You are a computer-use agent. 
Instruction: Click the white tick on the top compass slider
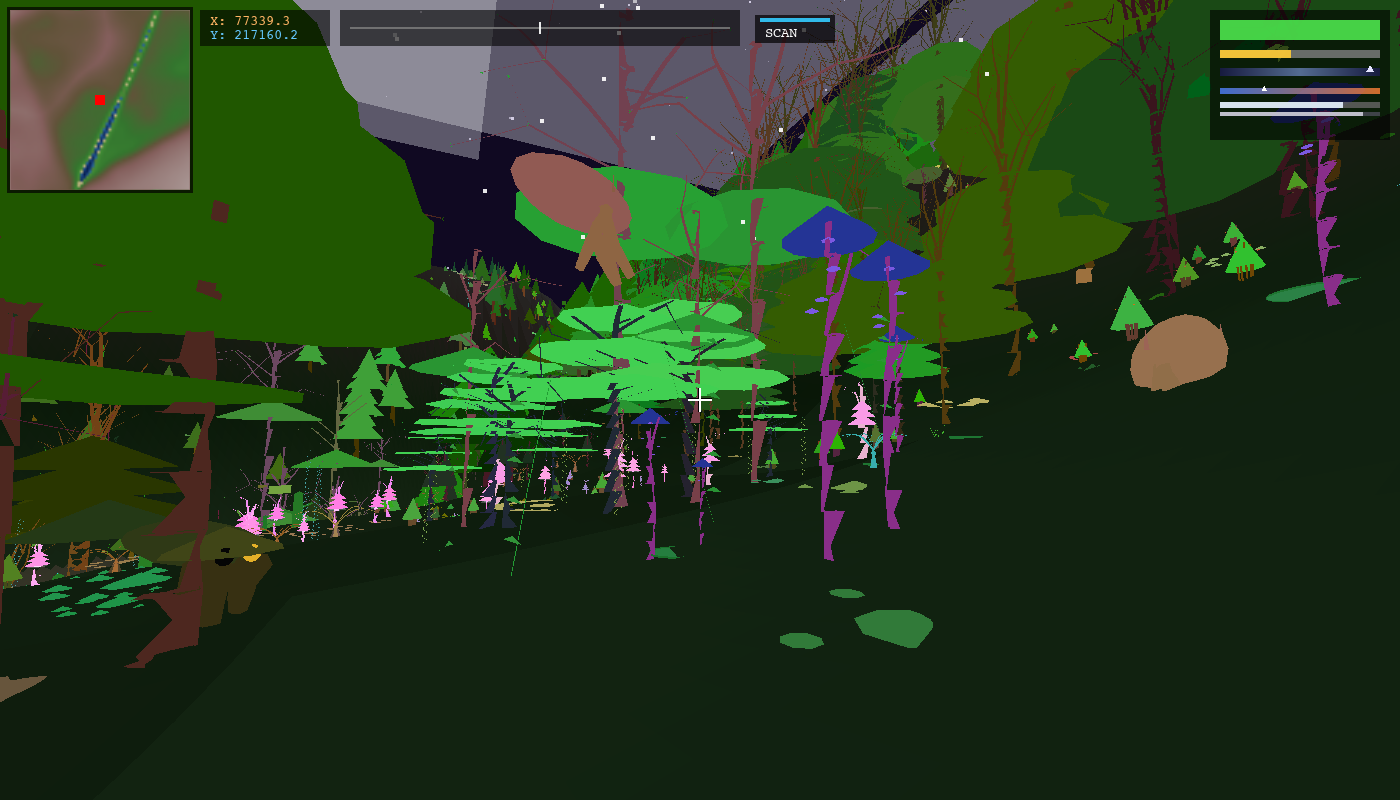pos(539,28)
